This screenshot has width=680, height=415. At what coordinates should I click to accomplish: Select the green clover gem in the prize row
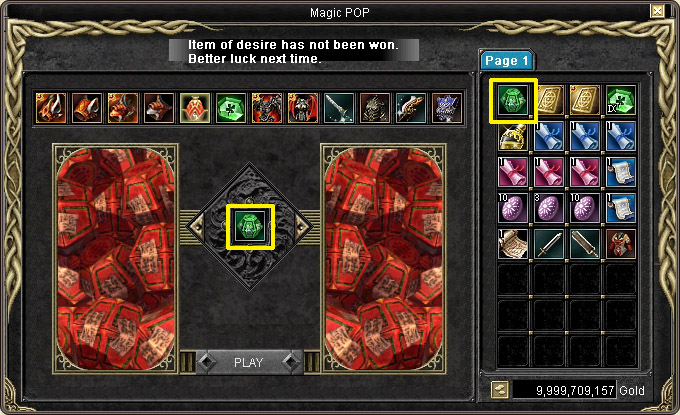(x=230, y=108)
